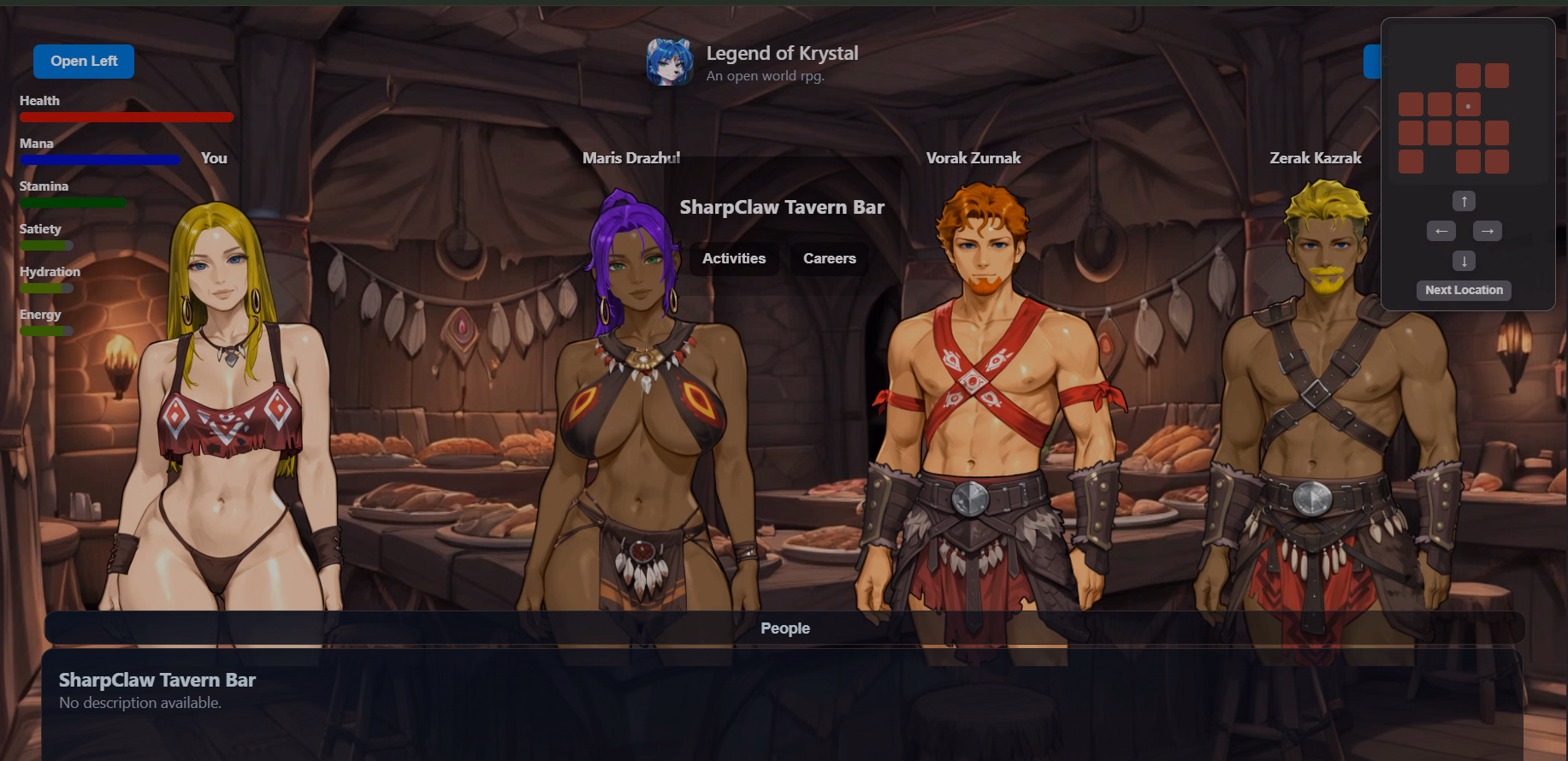Open the Activities menu
Image resolution: width=1568 pixels, height=761 pixels.
[734, 258]
